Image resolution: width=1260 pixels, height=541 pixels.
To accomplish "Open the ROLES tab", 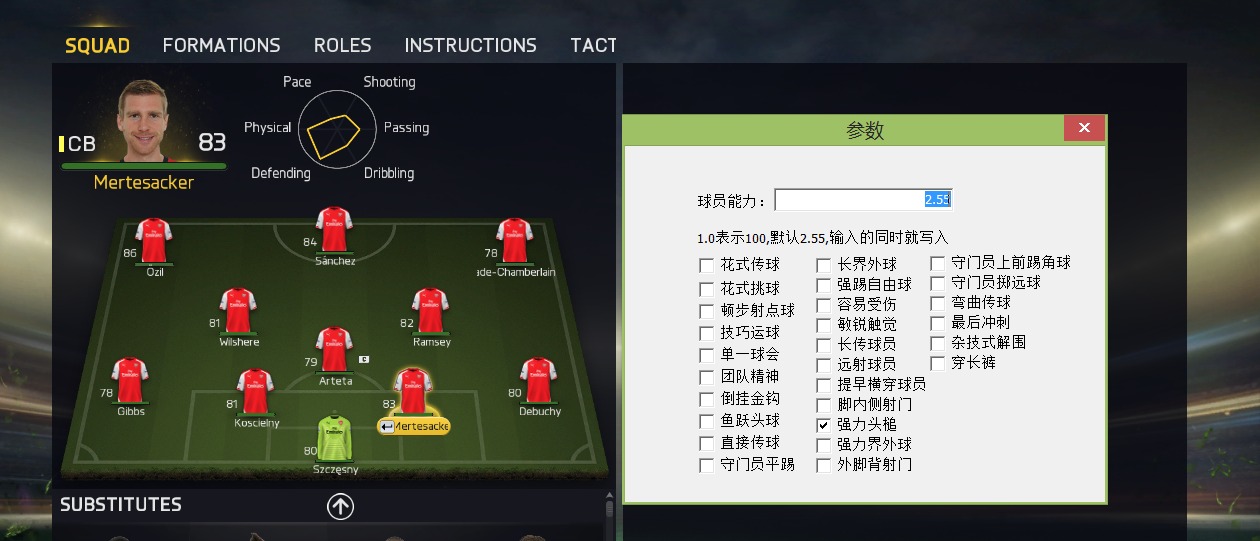I will coord(342,45).
